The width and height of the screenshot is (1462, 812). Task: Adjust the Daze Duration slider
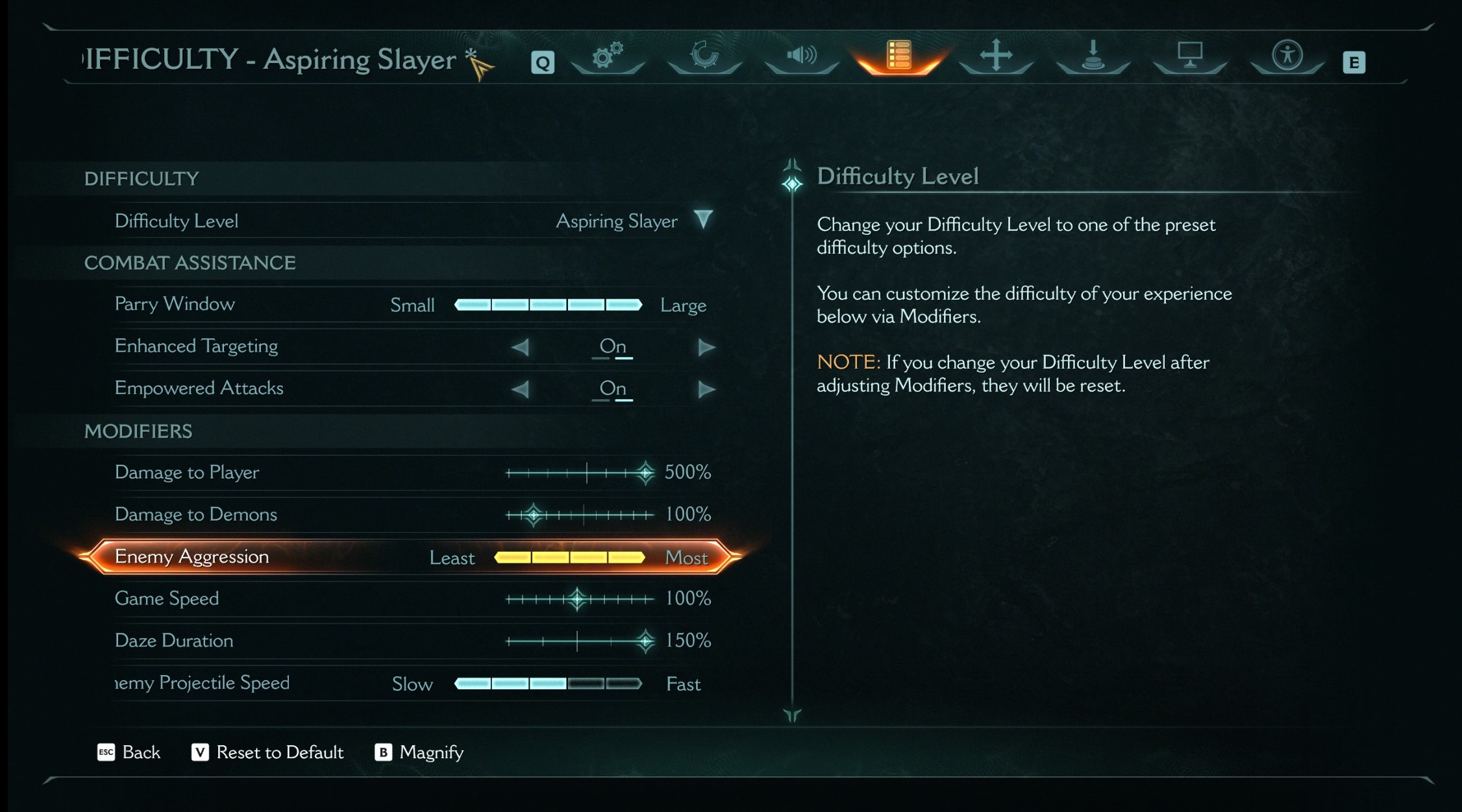tap(580, 641)
